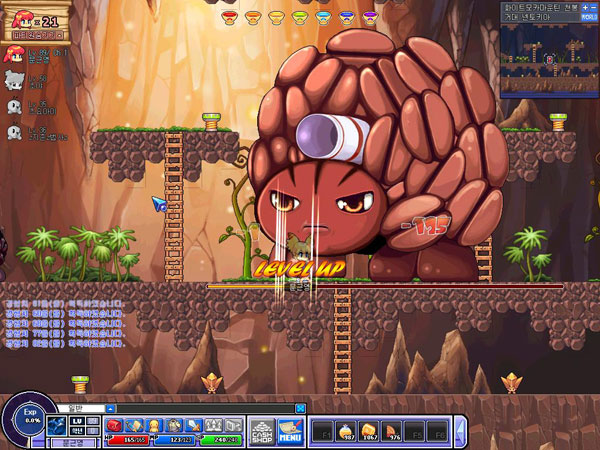This screenshot has height=450, width=600.
Task: Open the Cash Shop
Action: [x=261, y=429]
